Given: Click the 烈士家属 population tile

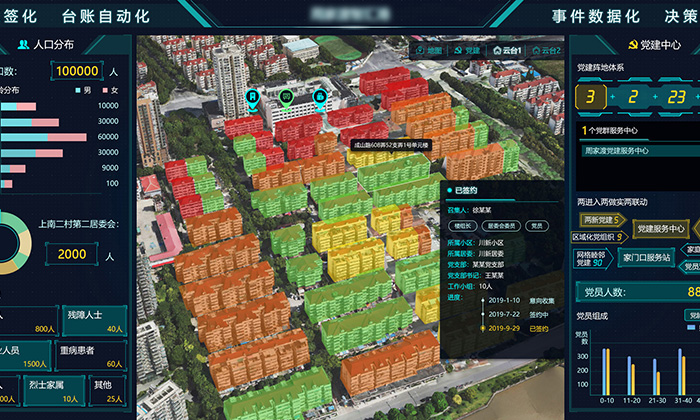Looking at the screenshot, I should click(x=52, y=390).
